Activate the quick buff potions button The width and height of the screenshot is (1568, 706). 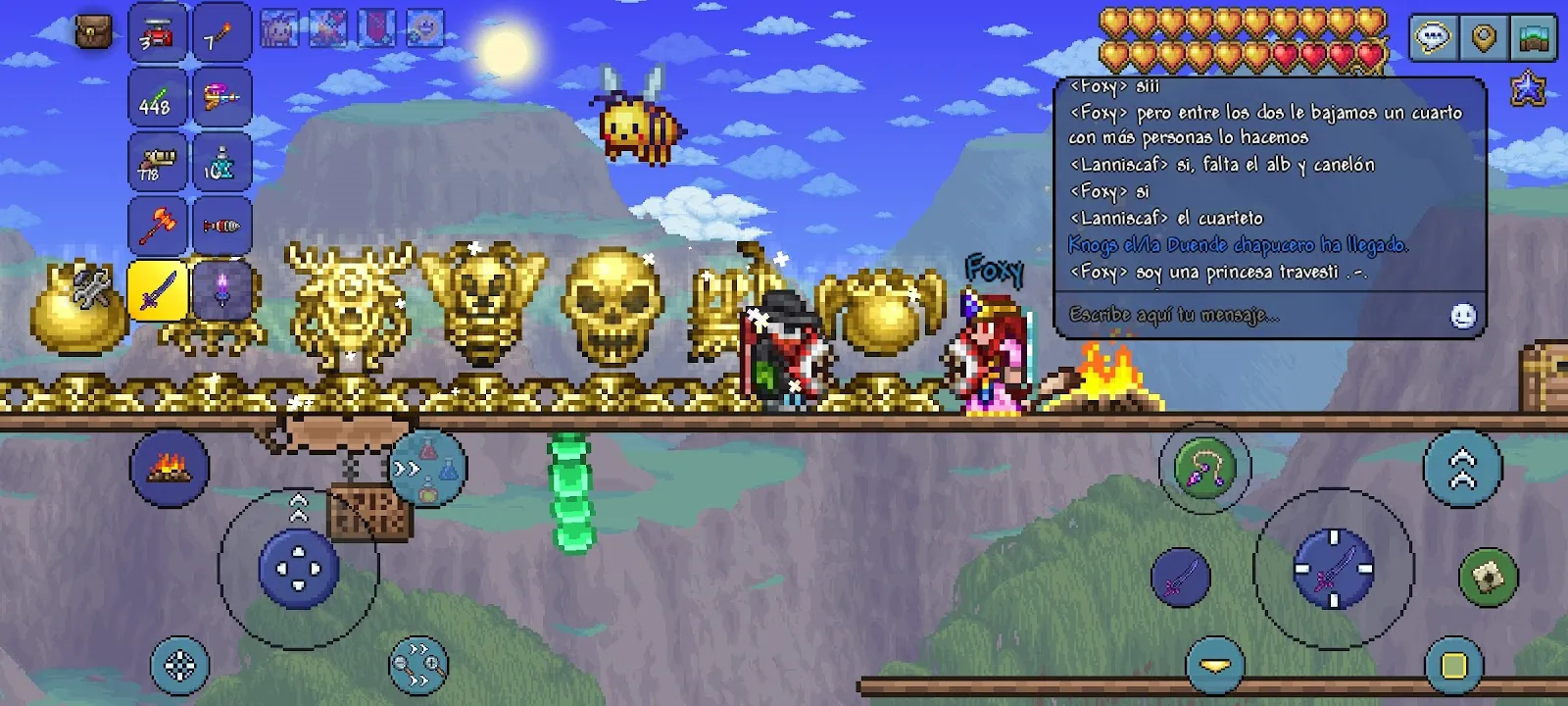[428, 468]
